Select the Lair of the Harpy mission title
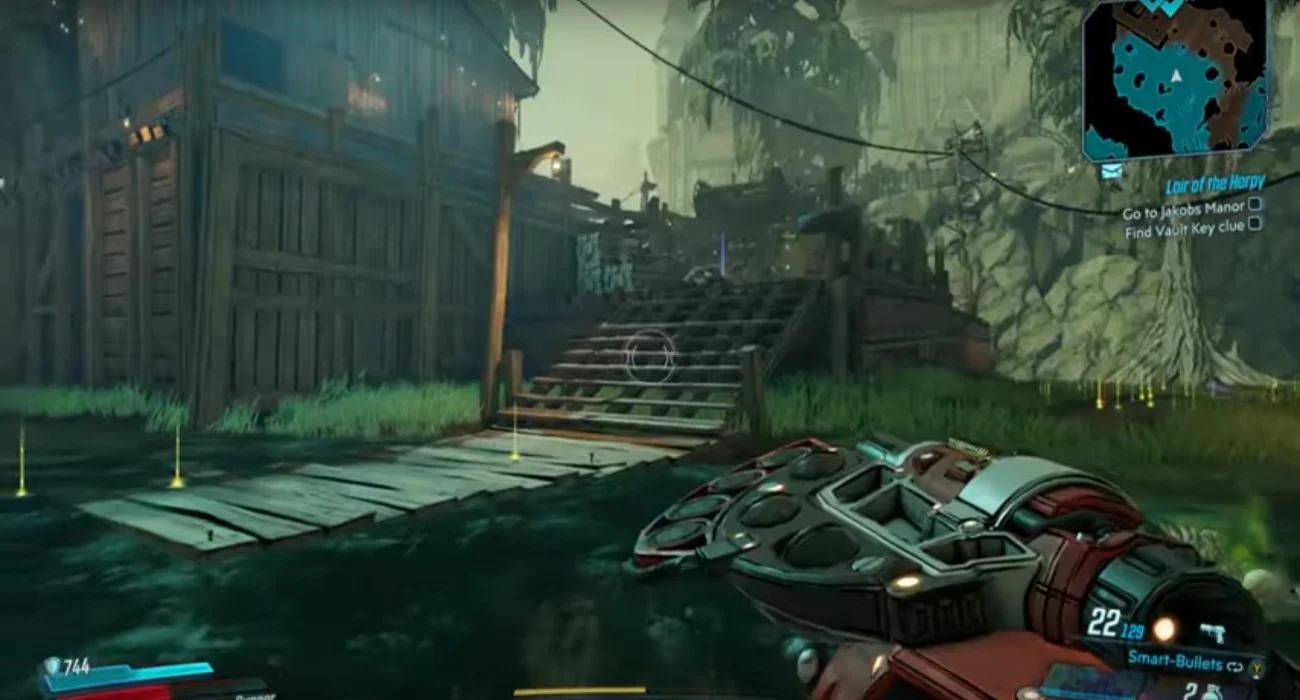Screen dimensions: 1300x700 (x=1214, y=184)
